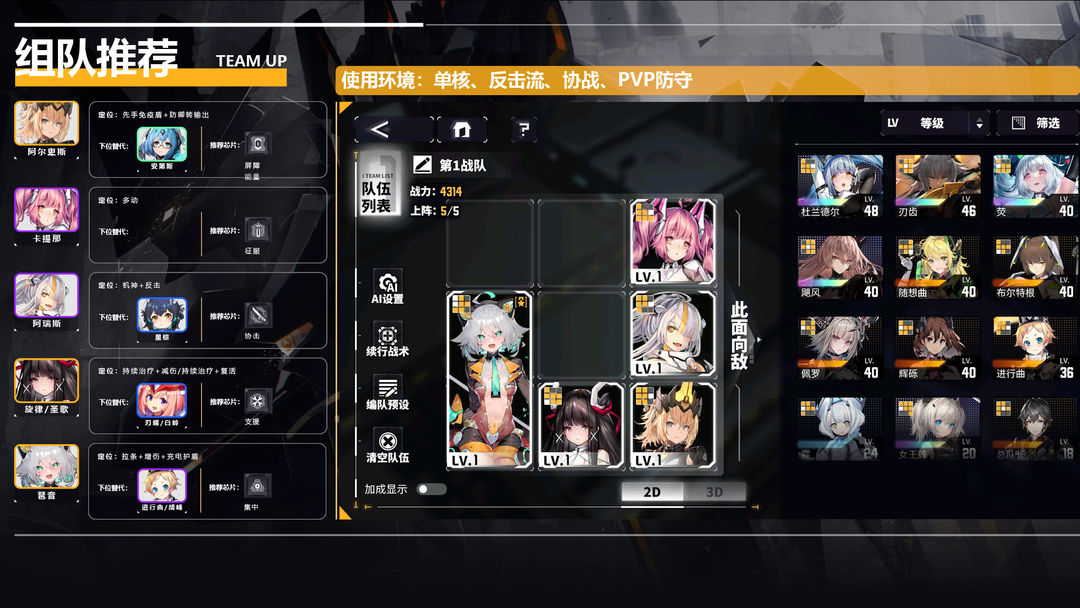The width and height of the screenshot is (1080, 608).
Task: Select the 进行曲 level 36 character
Action: 1035,349
